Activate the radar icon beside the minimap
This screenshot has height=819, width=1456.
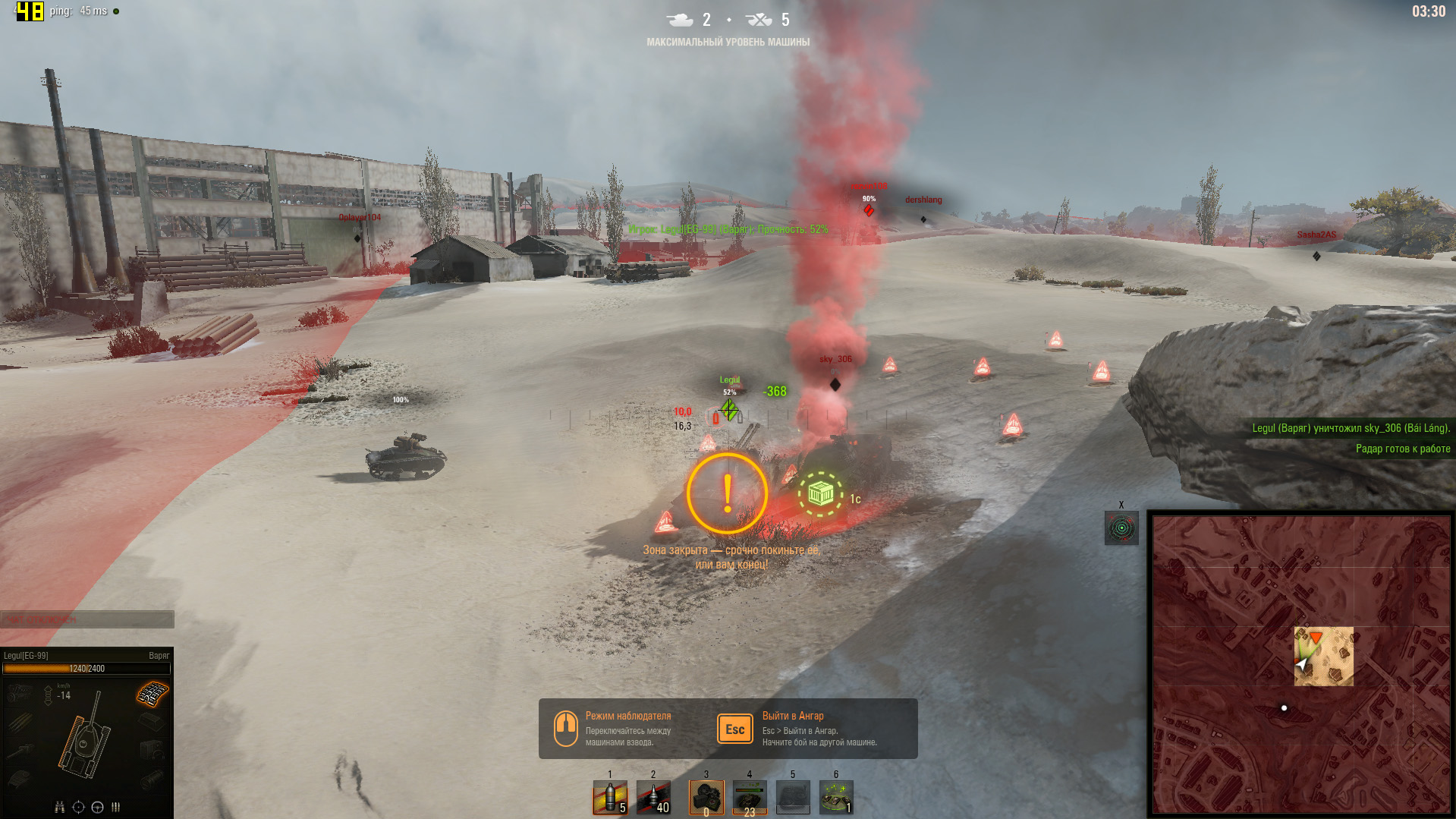pos(1121,528)
